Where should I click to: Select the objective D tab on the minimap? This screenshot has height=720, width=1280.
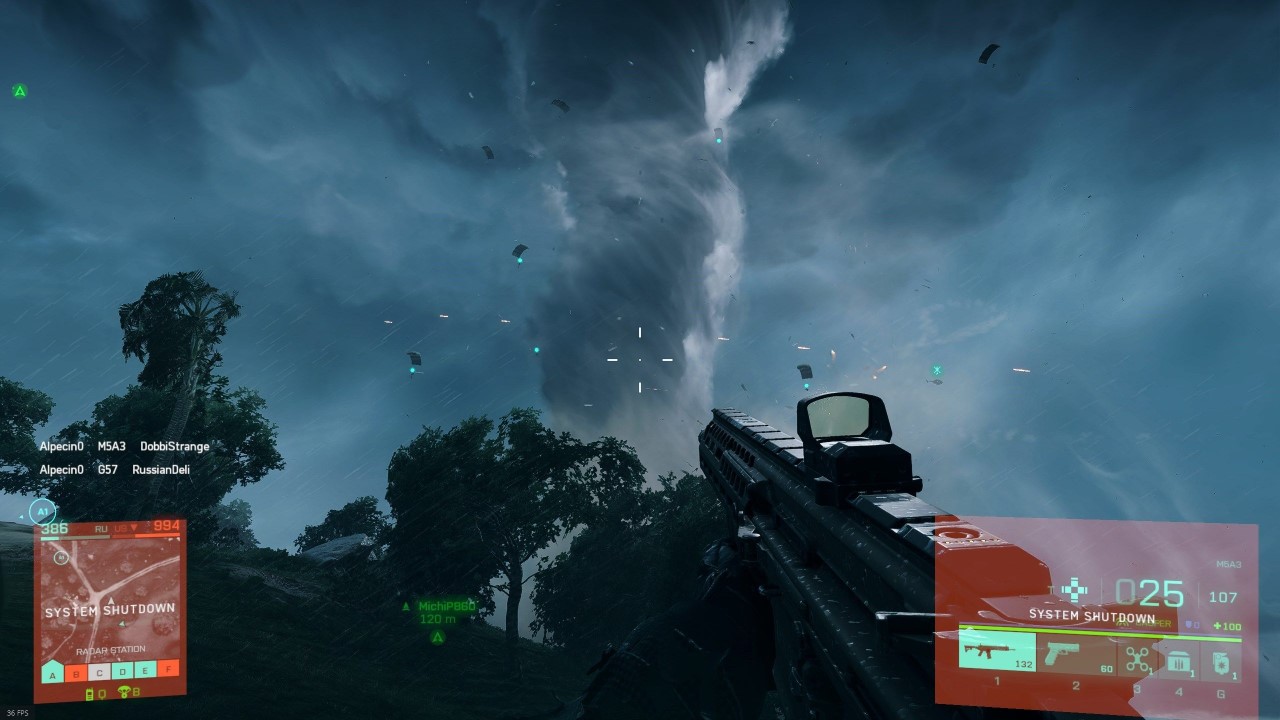tap(122, 672)
